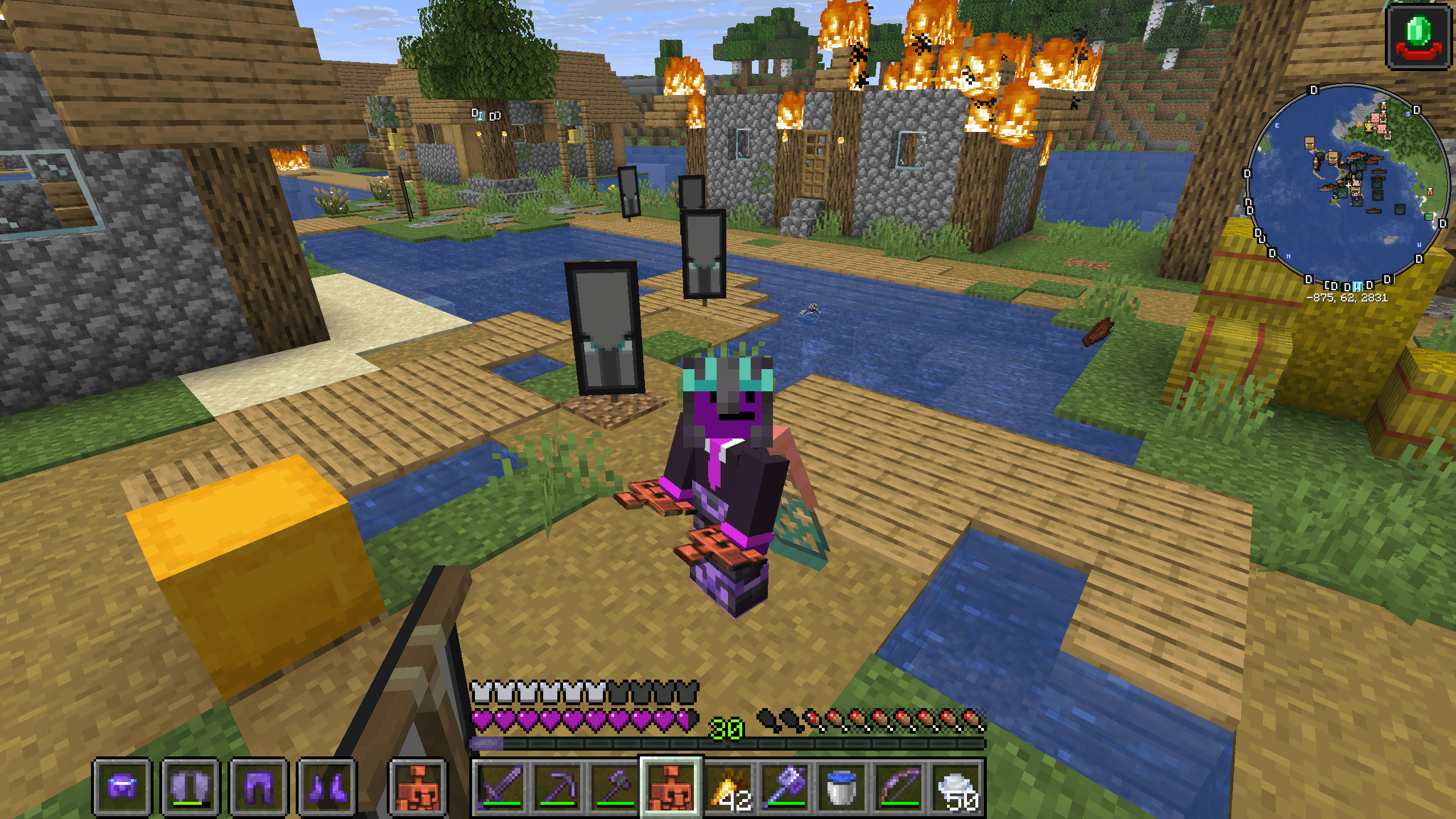Equip the mace from the hotbar

click(787, 787)
